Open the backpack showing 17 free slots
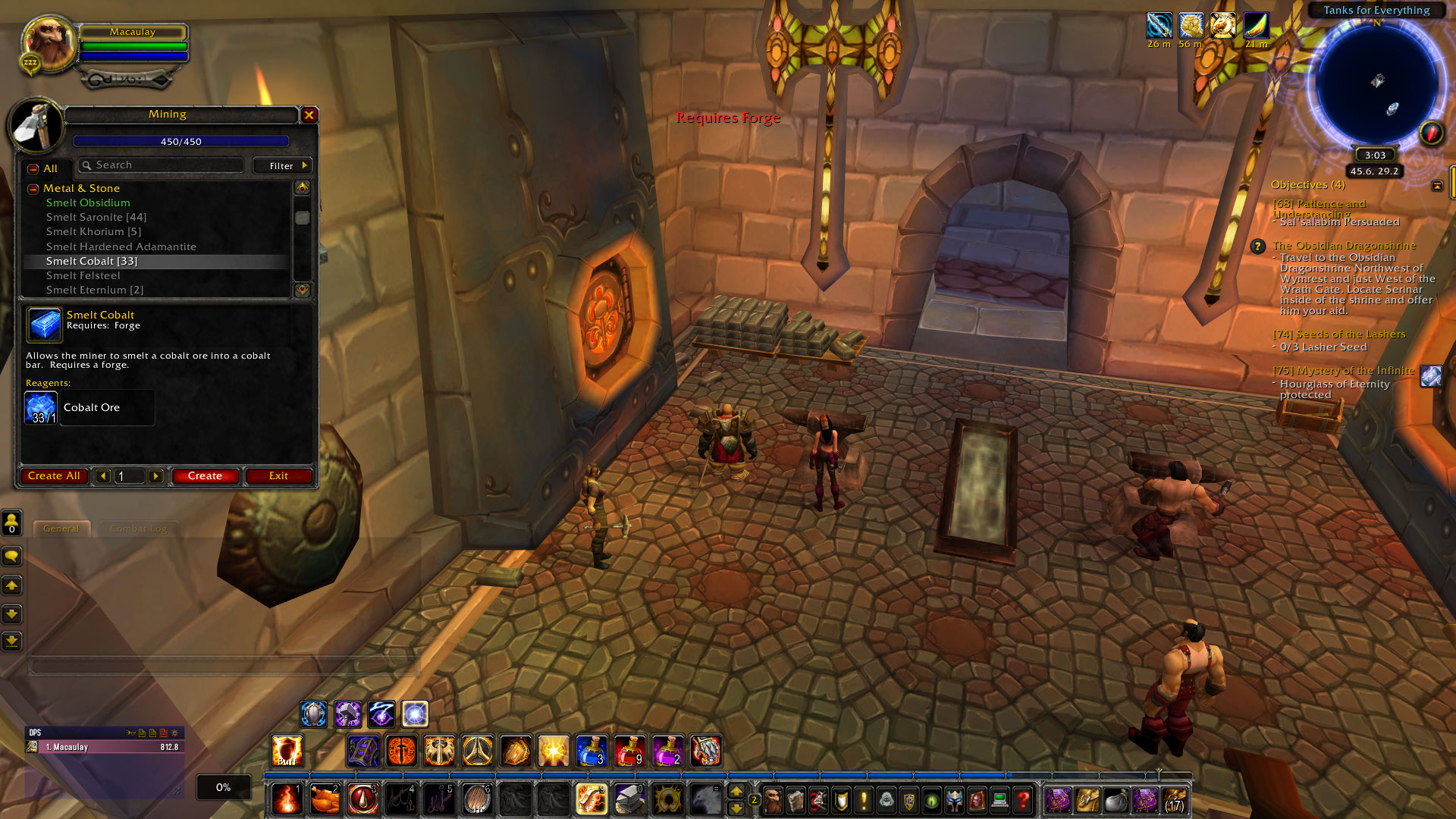The width and height of the screenshot is (1456, 819). coord(1174,800)
